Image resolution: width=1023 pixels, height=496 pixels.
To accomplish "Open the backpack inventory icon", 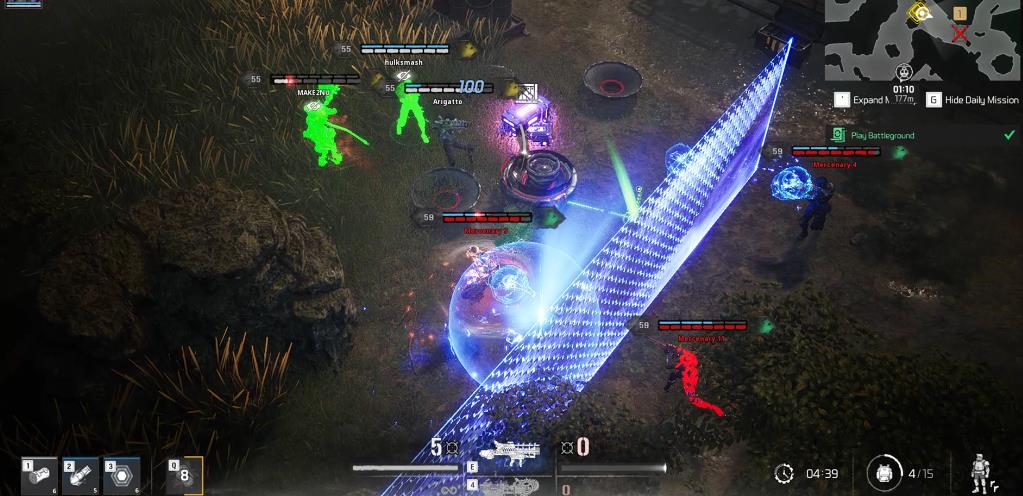I will [x=884, y=472].
